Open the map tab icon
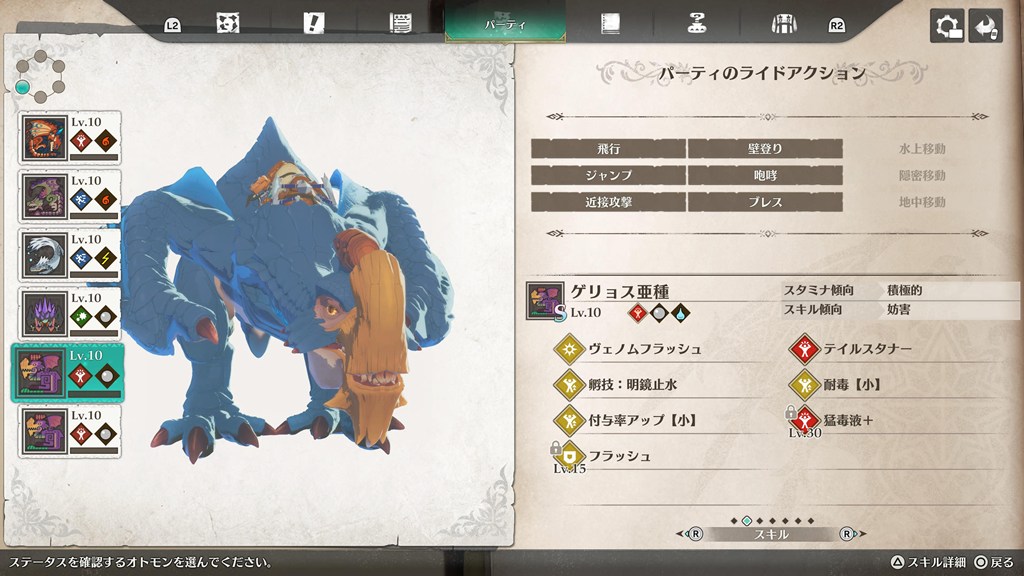 228,24
